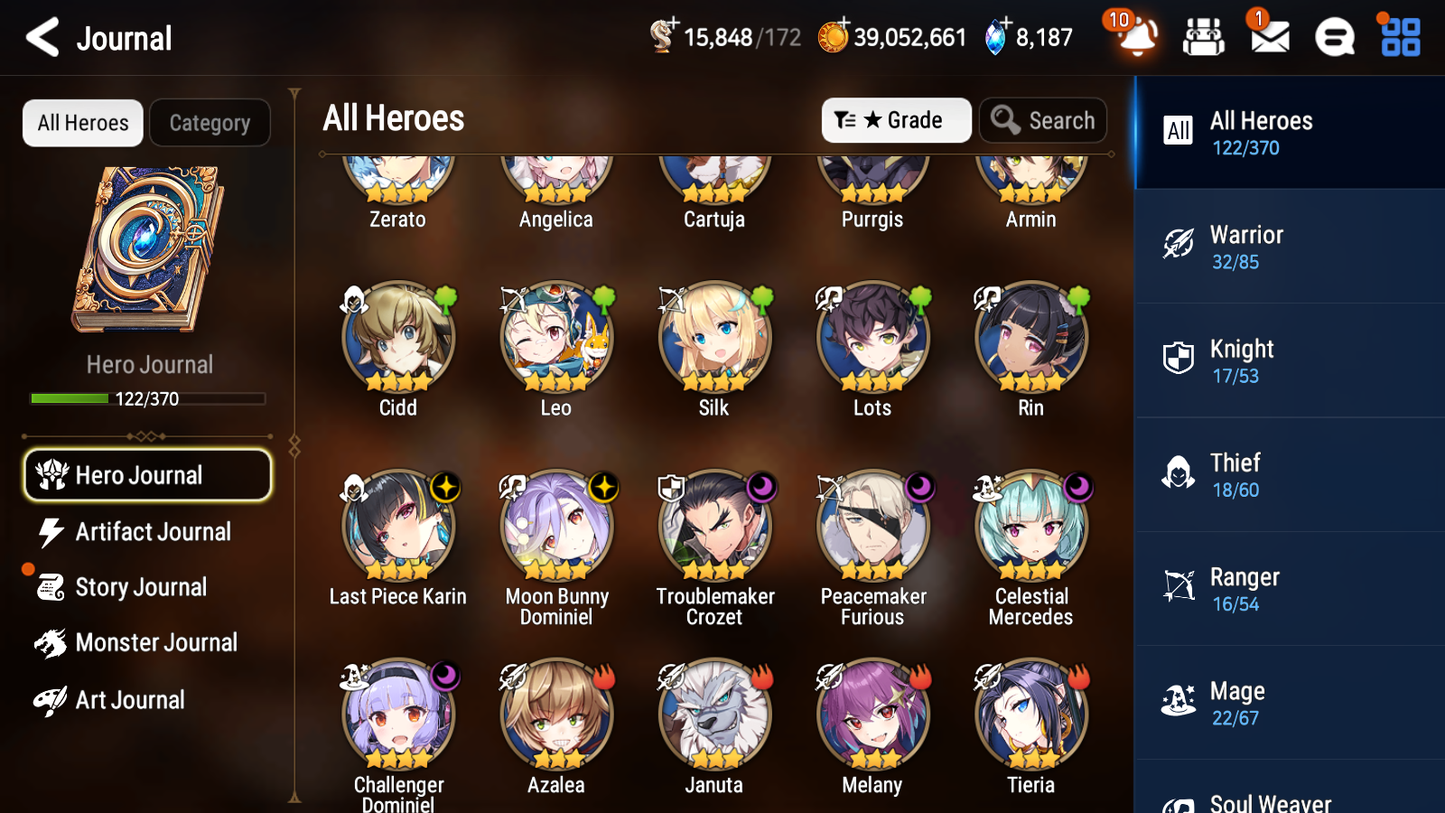Open the Grade sort dropdown
Viewport: 1445px width, 813px height.
896,120
